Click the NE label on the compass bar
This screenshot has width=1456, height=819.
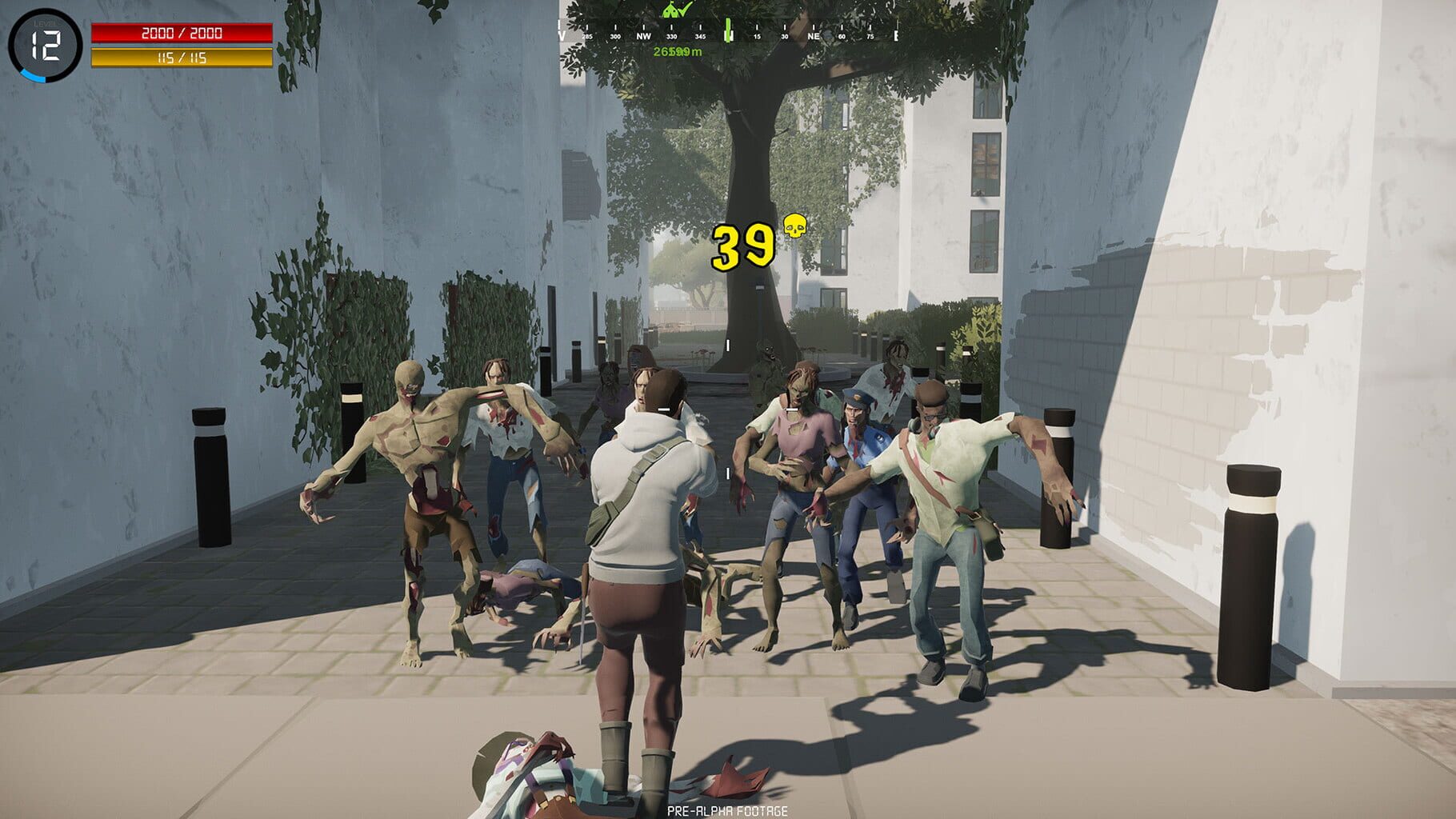815,36
